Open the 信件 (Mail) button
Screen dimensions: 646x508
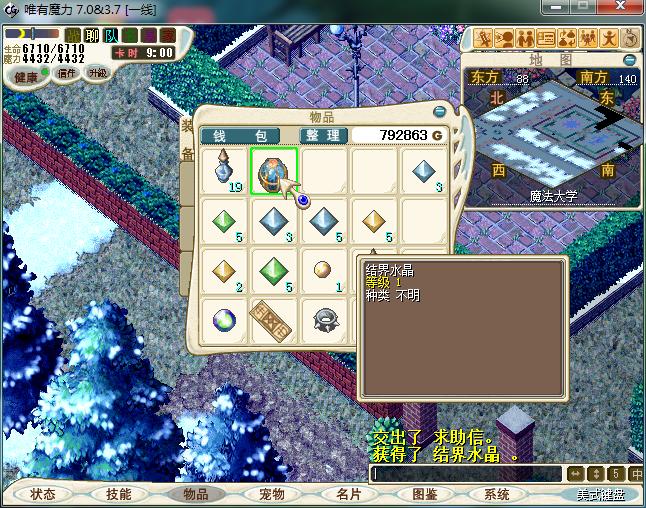(x=67, y=73)
